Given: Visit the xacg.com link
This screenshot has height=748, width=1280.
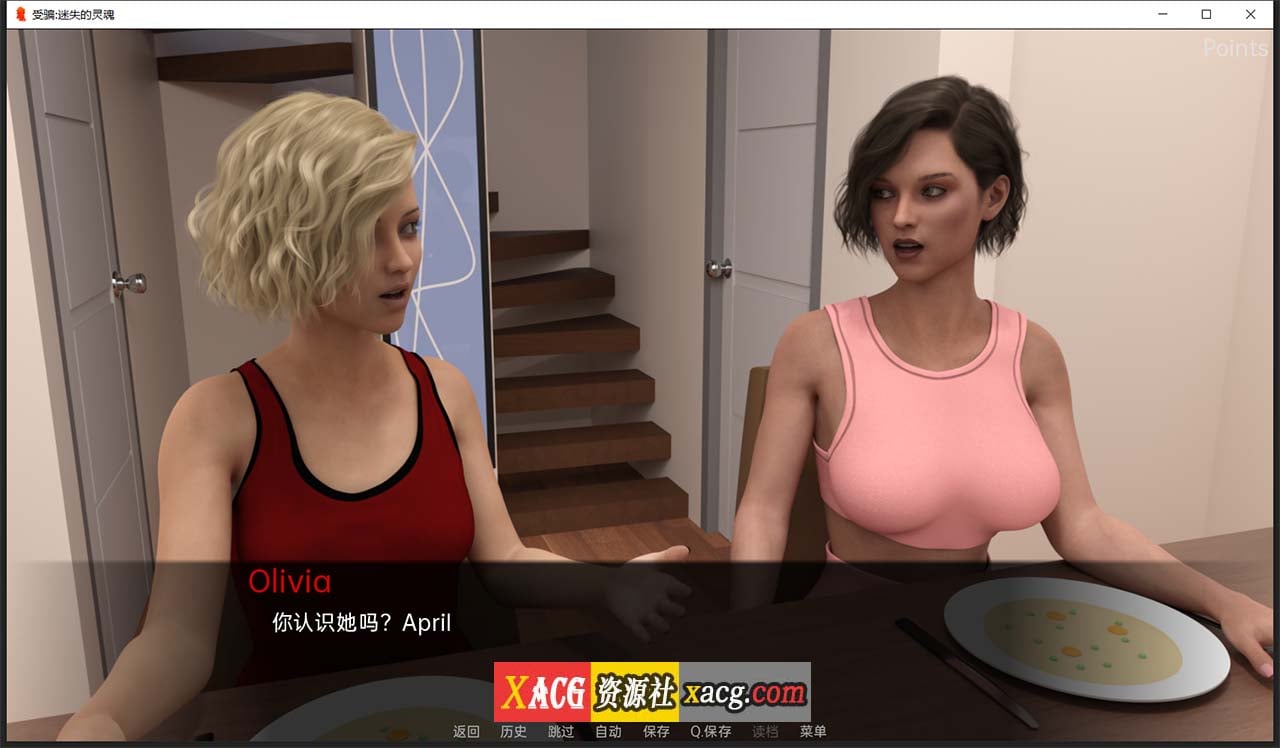Looking at the screenshot, I should tap(744, 690).
